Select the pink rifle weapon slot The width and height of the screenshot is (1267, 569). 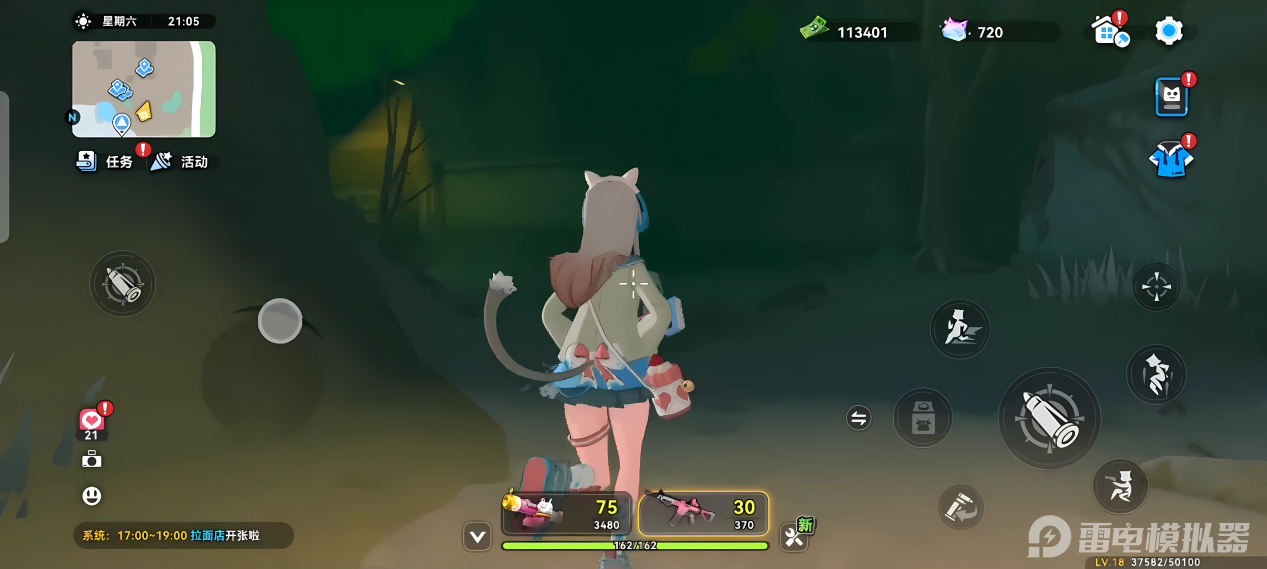click(703, 513)
